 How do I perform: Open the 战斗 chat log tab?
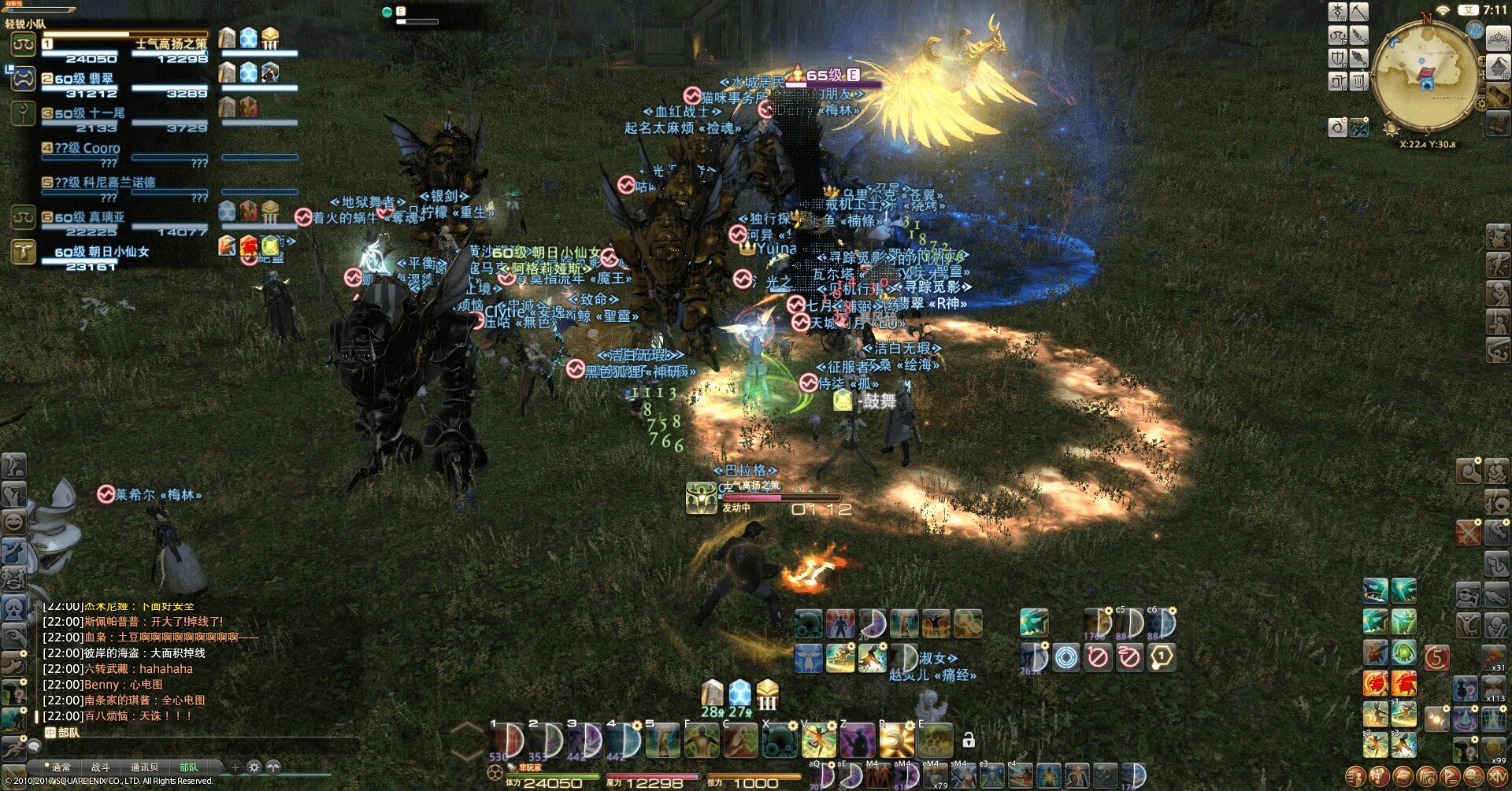click(101, 767)
